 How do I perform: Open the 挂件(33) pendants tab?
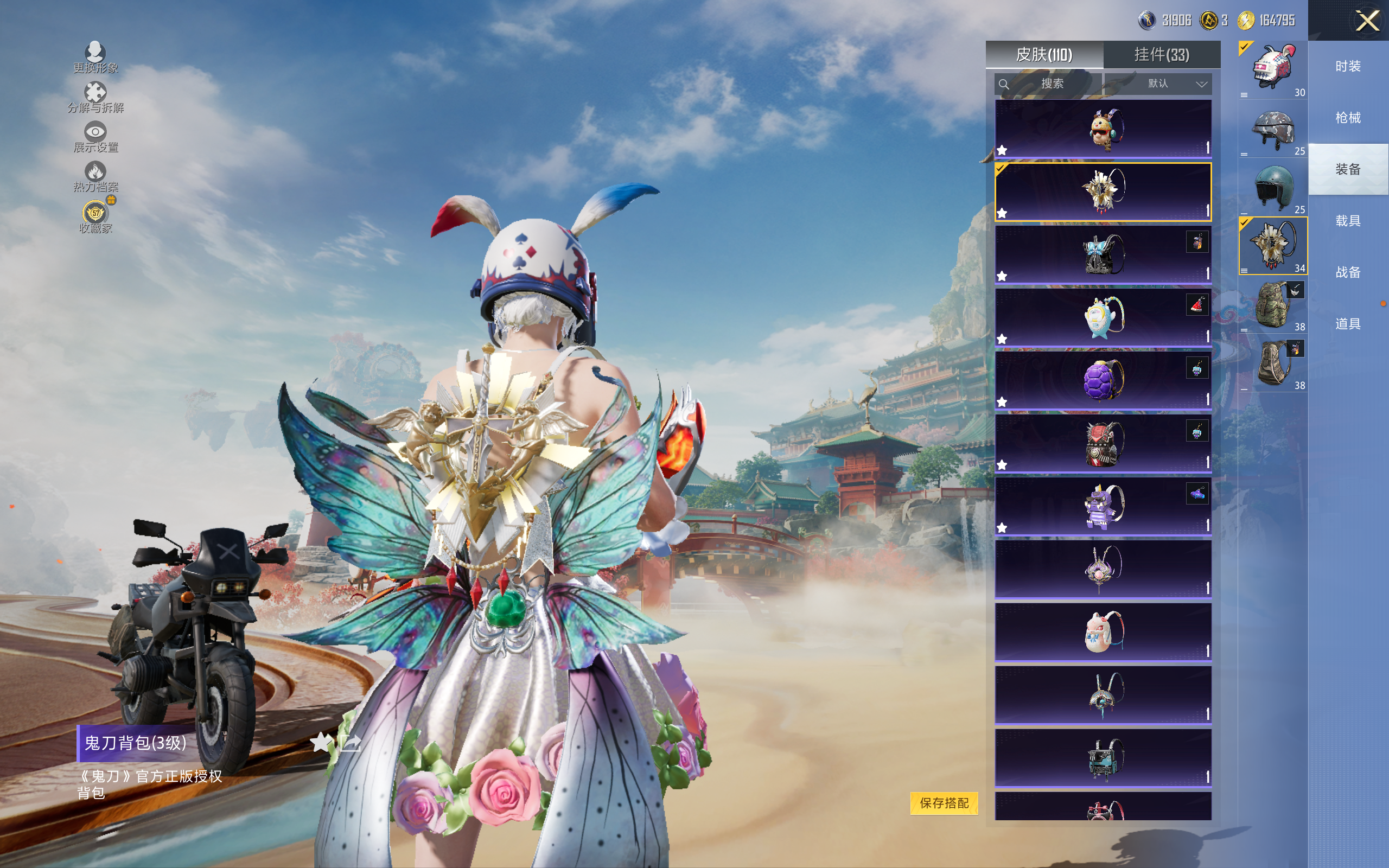pos(1162,55)
